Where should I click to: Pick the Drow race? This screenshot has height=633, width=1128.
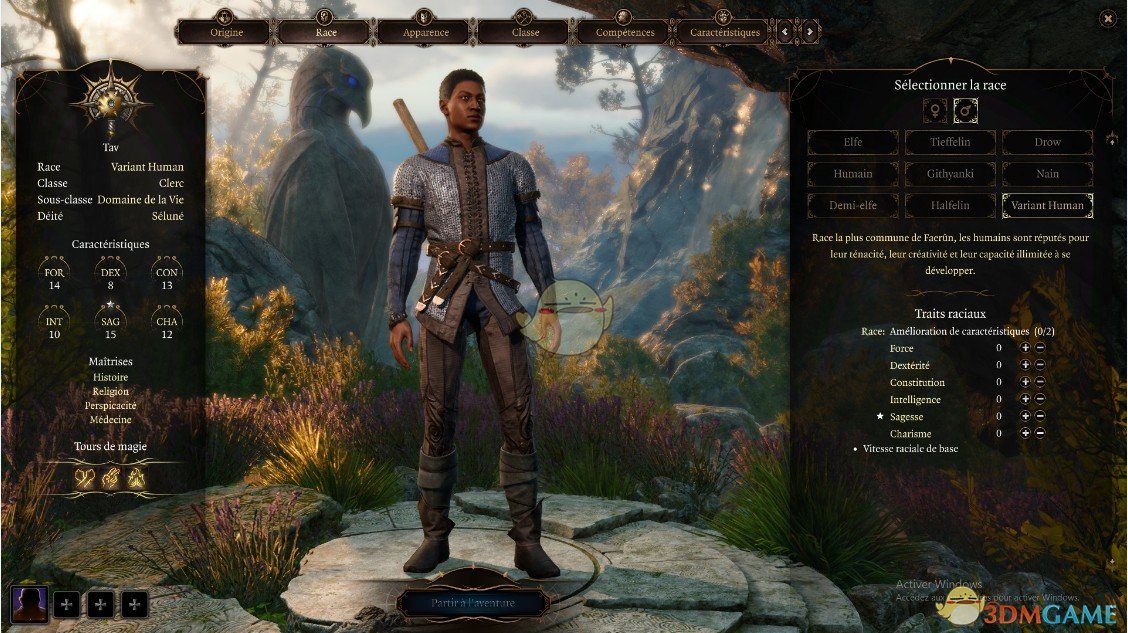coord(1047,142)
